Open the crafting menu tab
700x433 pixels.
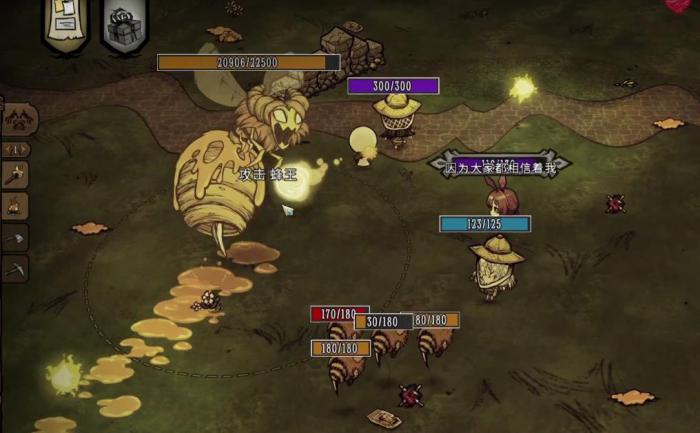pos(18,119)
